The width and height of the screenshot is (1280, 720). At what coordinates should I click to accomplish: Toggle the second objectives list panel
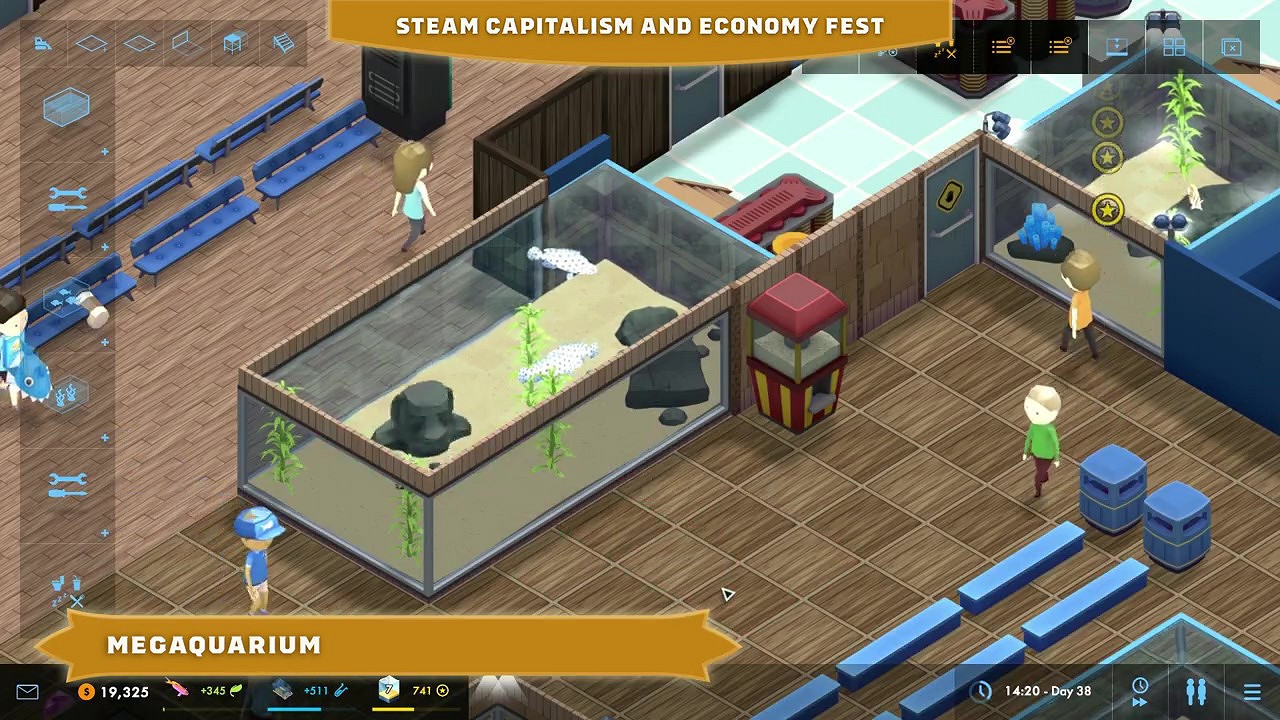(1058, 46)
